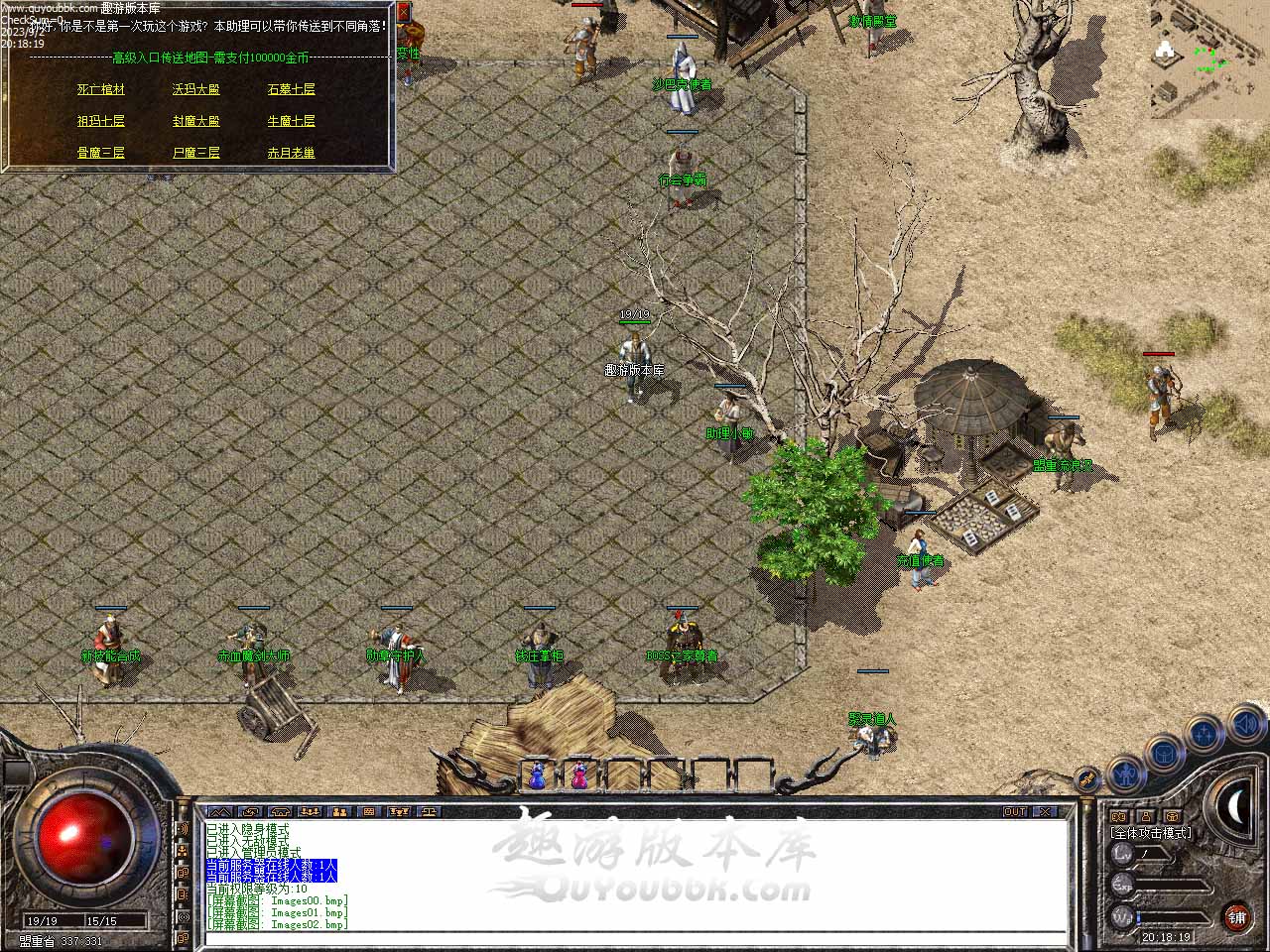
Task: Select the 石墓七层 destination
Action: (x=291, y=89)
